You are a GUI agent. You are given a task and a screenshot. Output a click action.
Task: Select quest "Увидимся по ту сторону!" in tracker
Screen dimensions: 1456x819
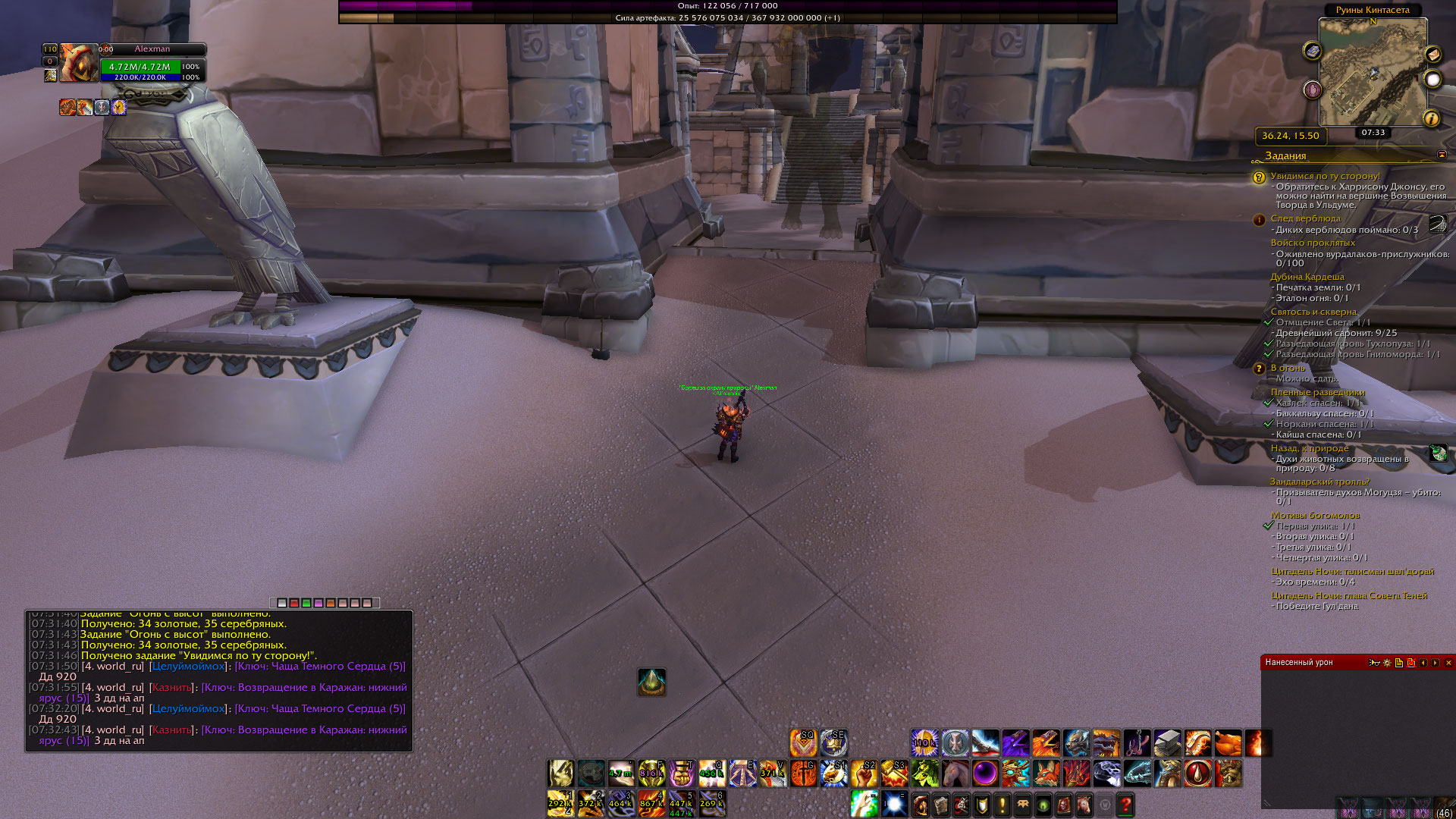(1325, 176)
